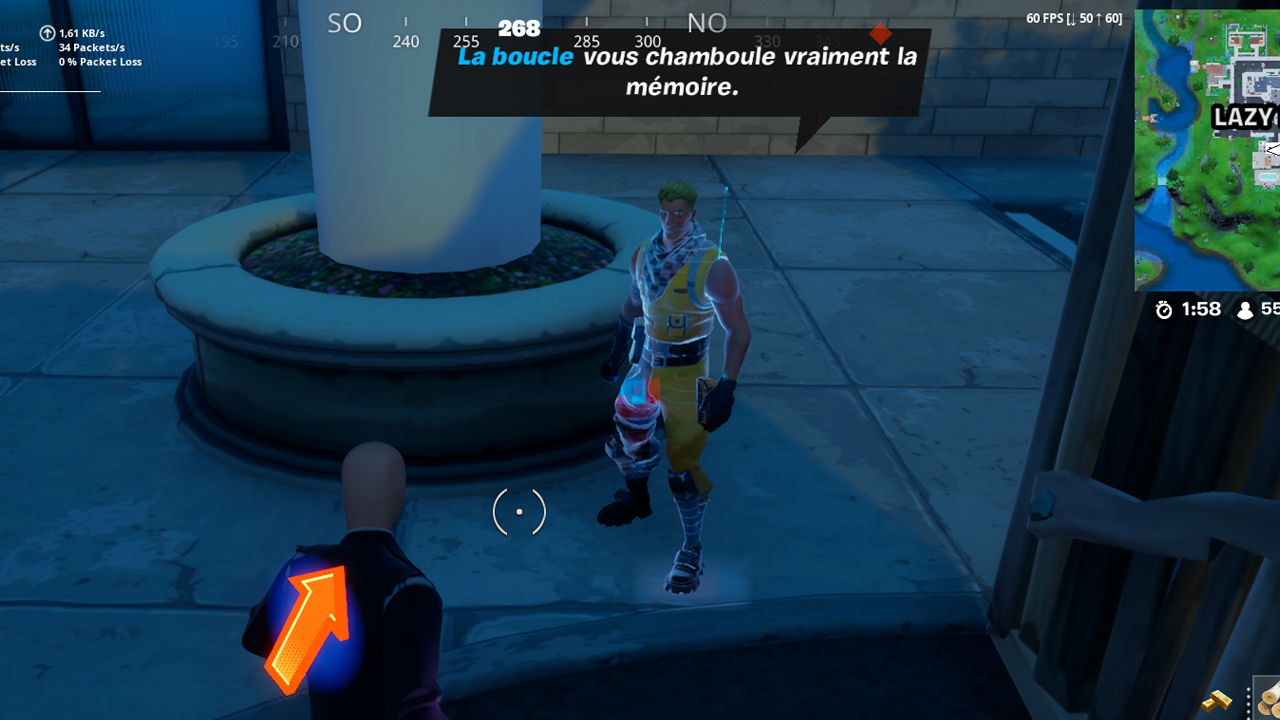Viewport: 1280px width, 720px height.
Task: Click the SO compass direction label
Action: tap(344, 22)
